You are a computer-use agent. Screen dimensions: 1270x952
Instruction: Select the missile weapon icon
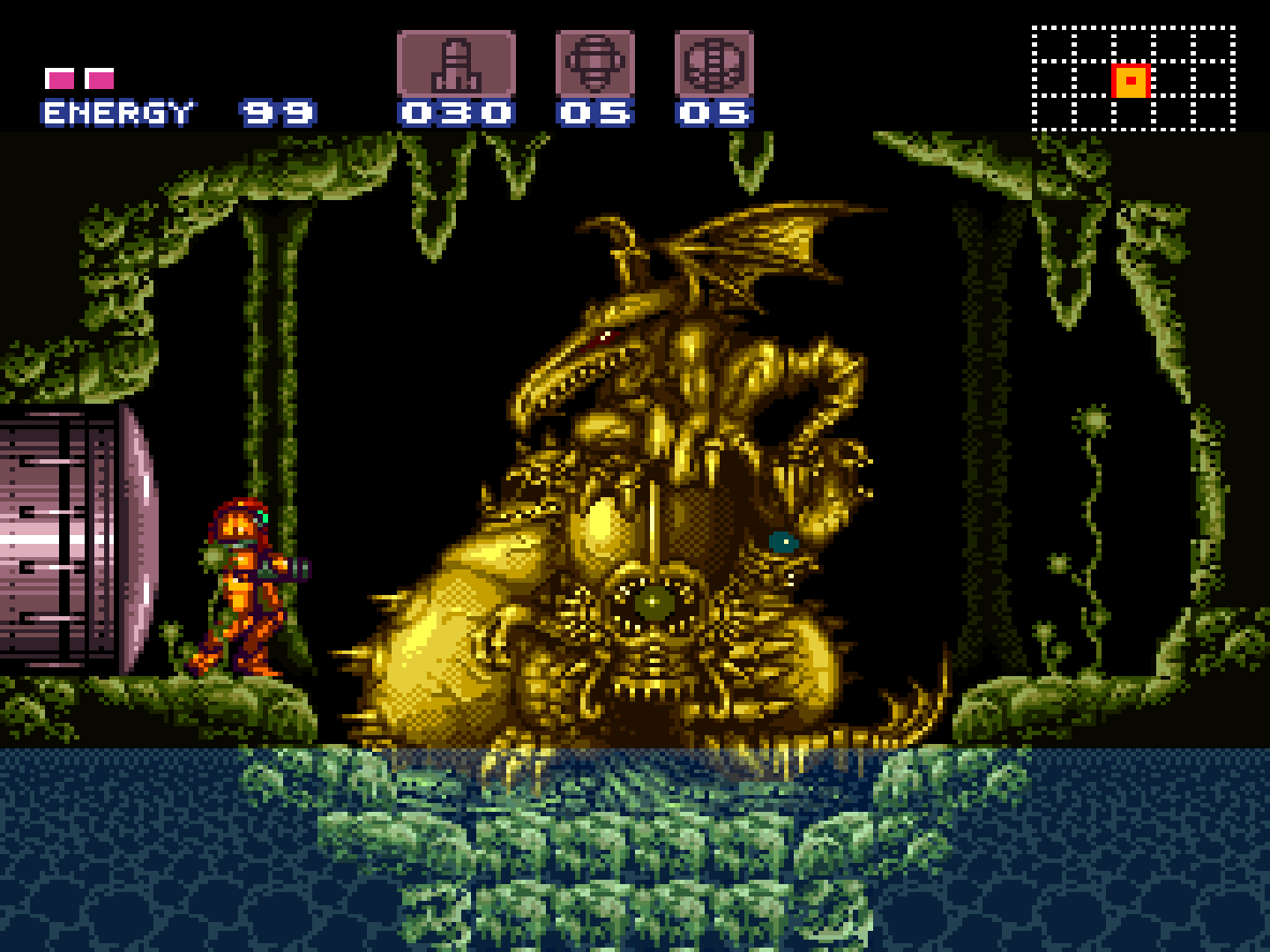[456, 63]
